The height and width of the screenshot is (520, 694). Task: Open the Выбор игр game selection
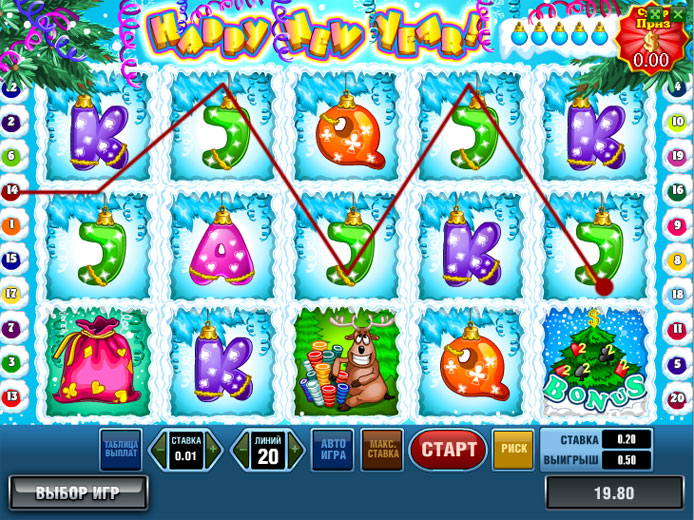[77, 492]
